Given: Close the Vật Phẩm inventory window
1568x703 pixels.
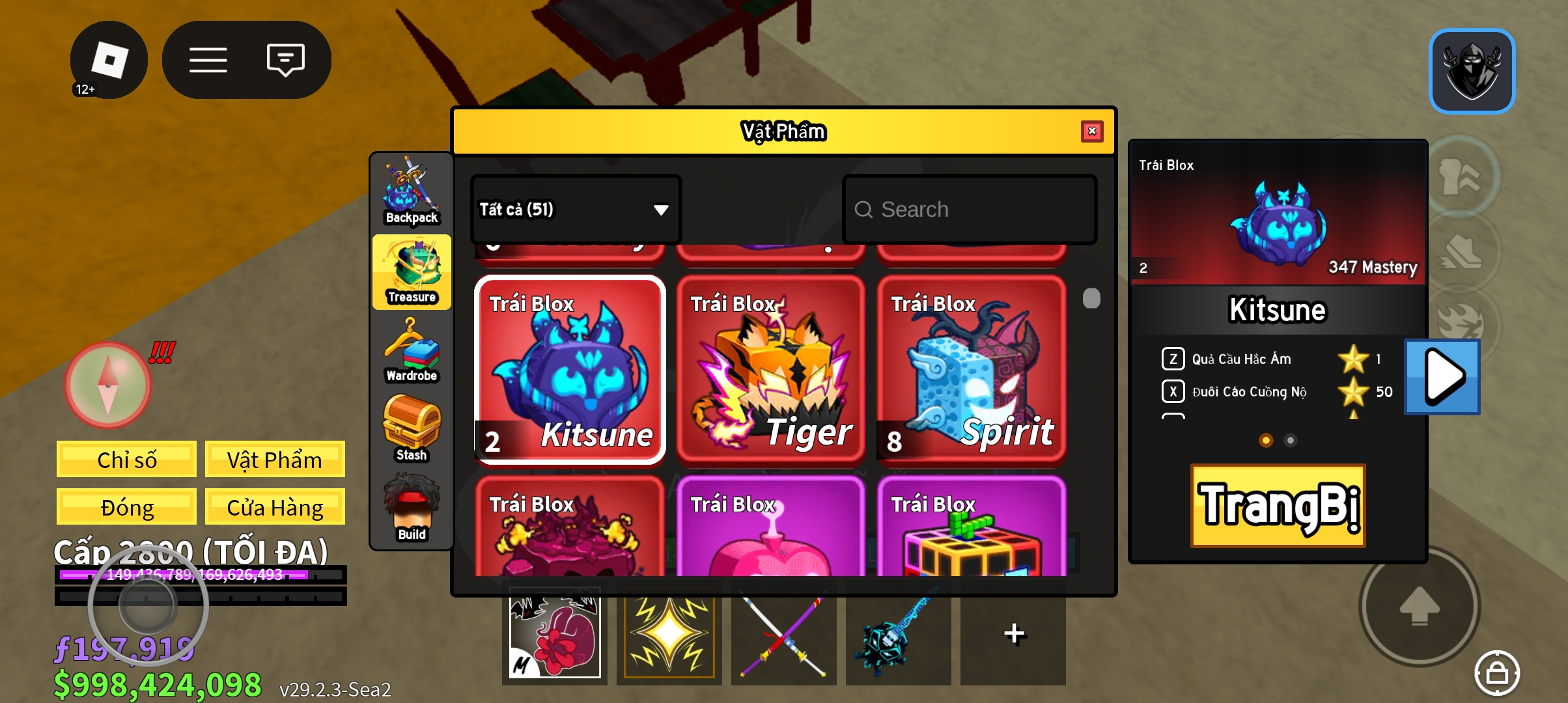Looking at the screenshot, I should [x=1092, y=131].
